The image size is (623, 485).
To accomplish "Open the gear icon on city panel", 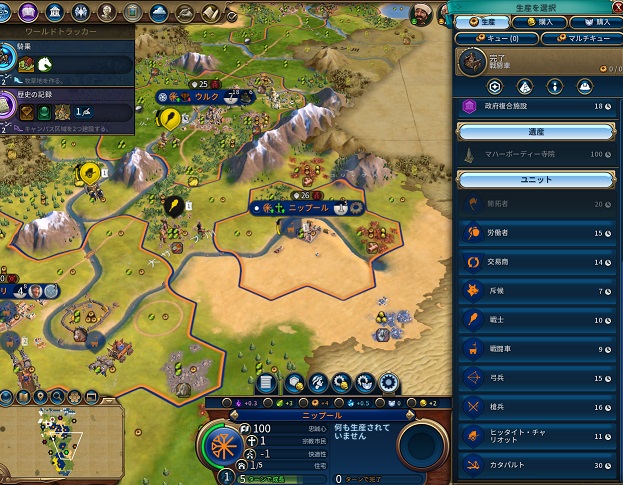I will tap(388, 382).
